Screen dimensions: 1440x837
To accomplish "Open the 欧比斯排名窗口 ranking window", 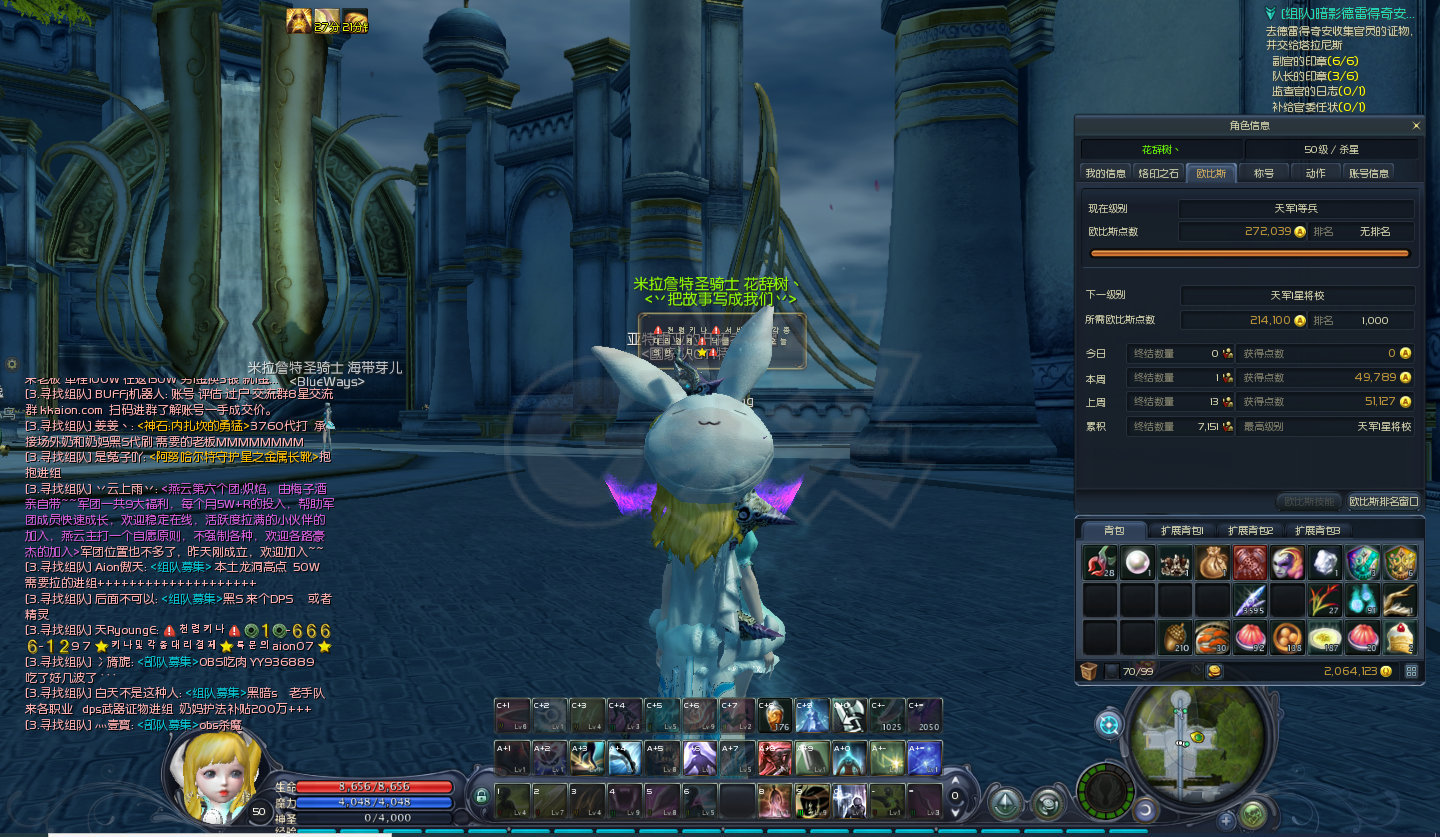I will [x=1383, y=502].
